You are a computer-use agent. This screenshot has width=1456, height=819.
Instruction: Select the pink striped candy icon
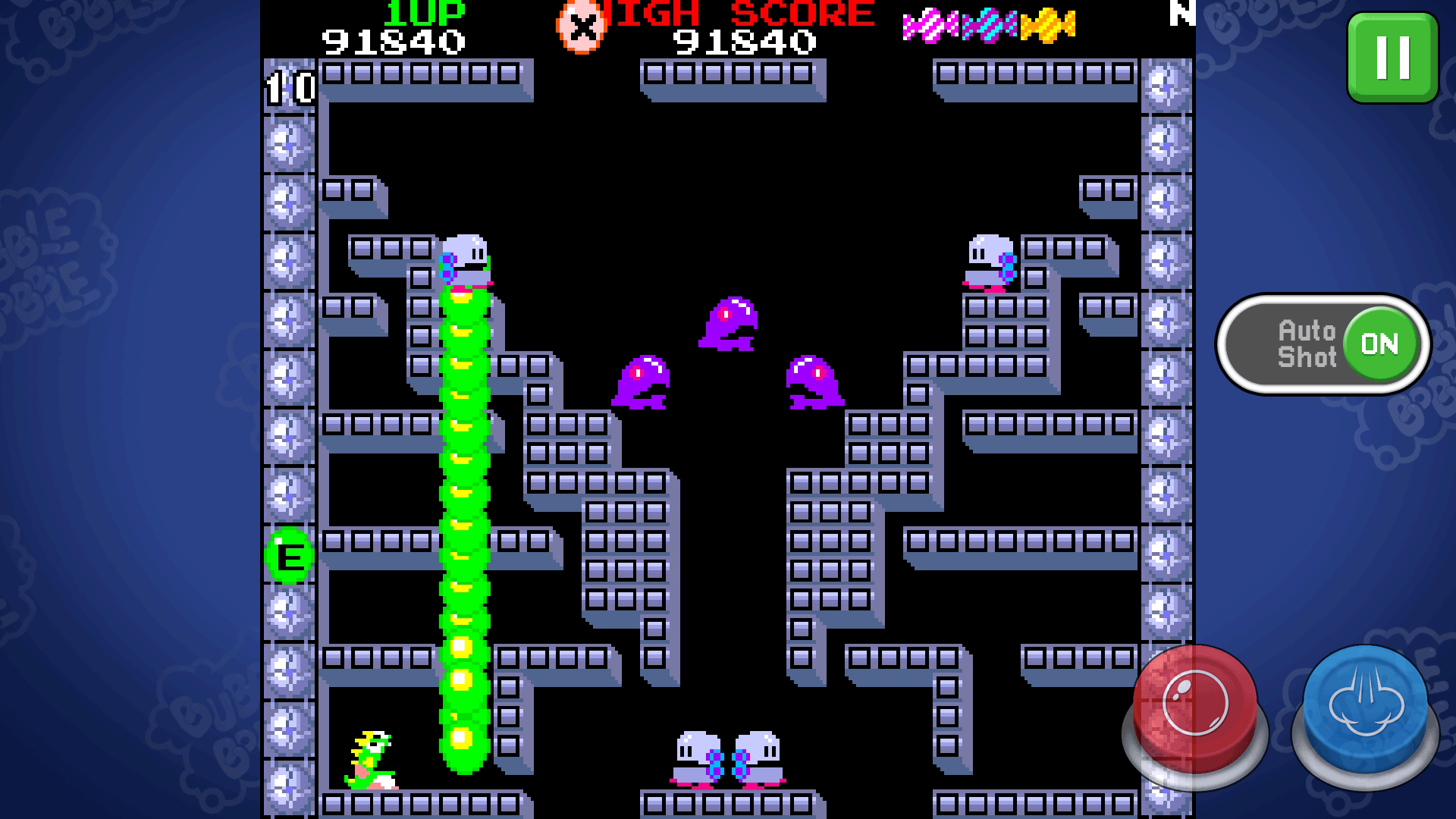[930, 25]
